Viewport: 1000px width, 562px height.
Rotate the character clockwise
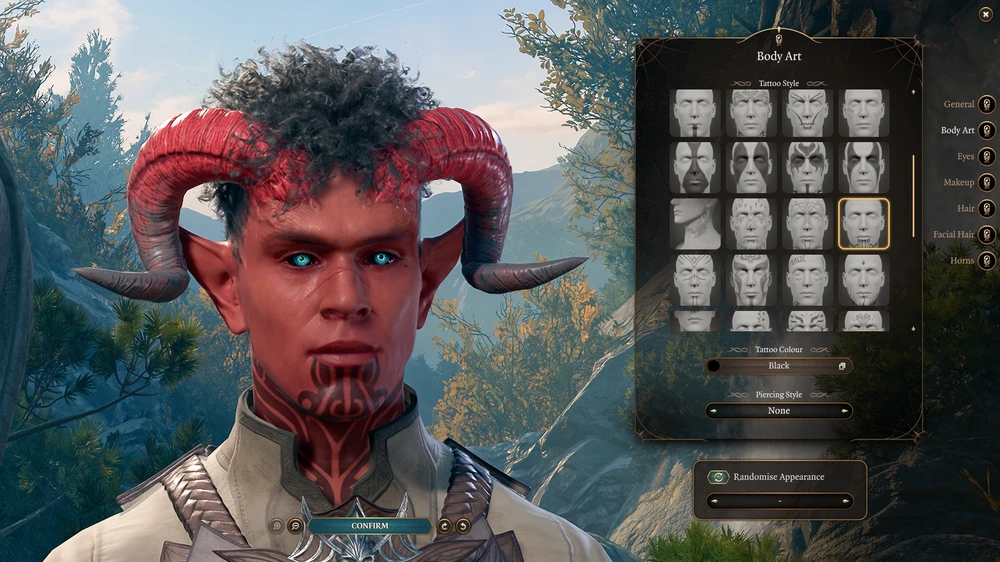tap(444, 526)
